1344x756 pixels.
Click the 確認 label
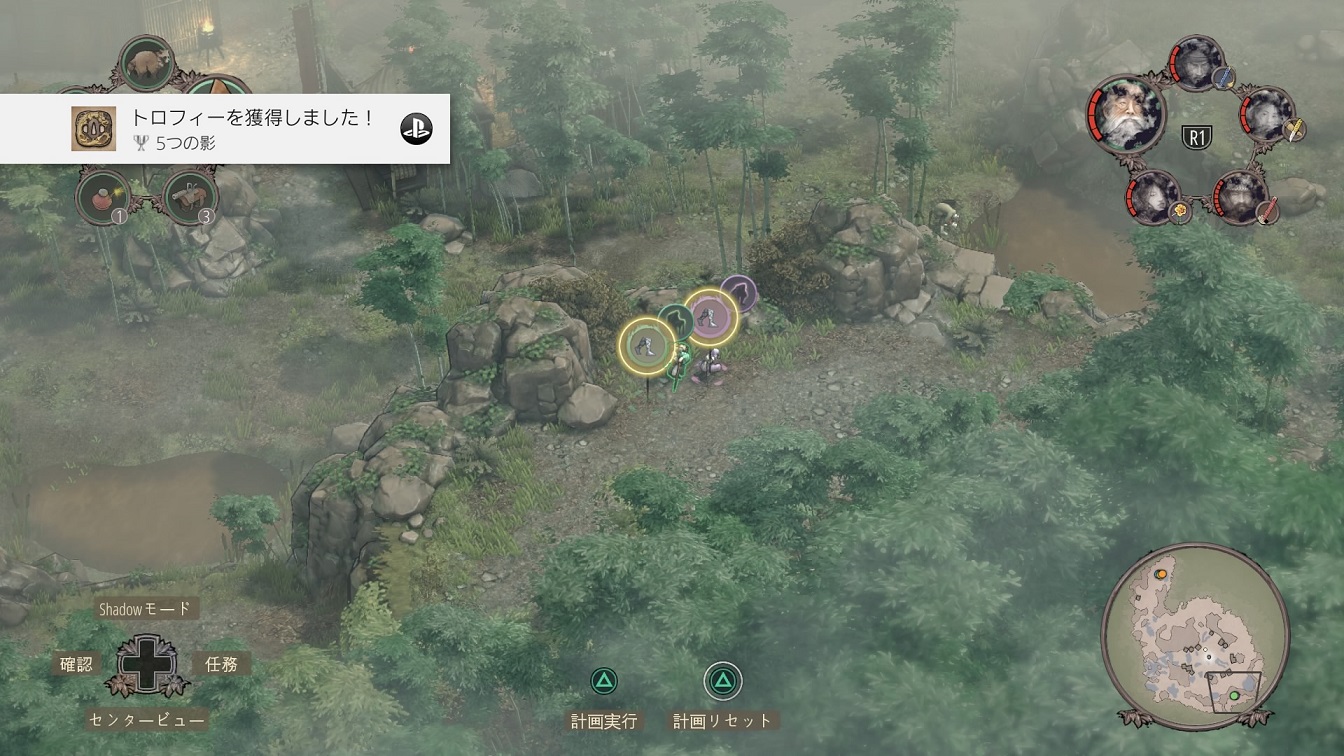pos(76,663)
